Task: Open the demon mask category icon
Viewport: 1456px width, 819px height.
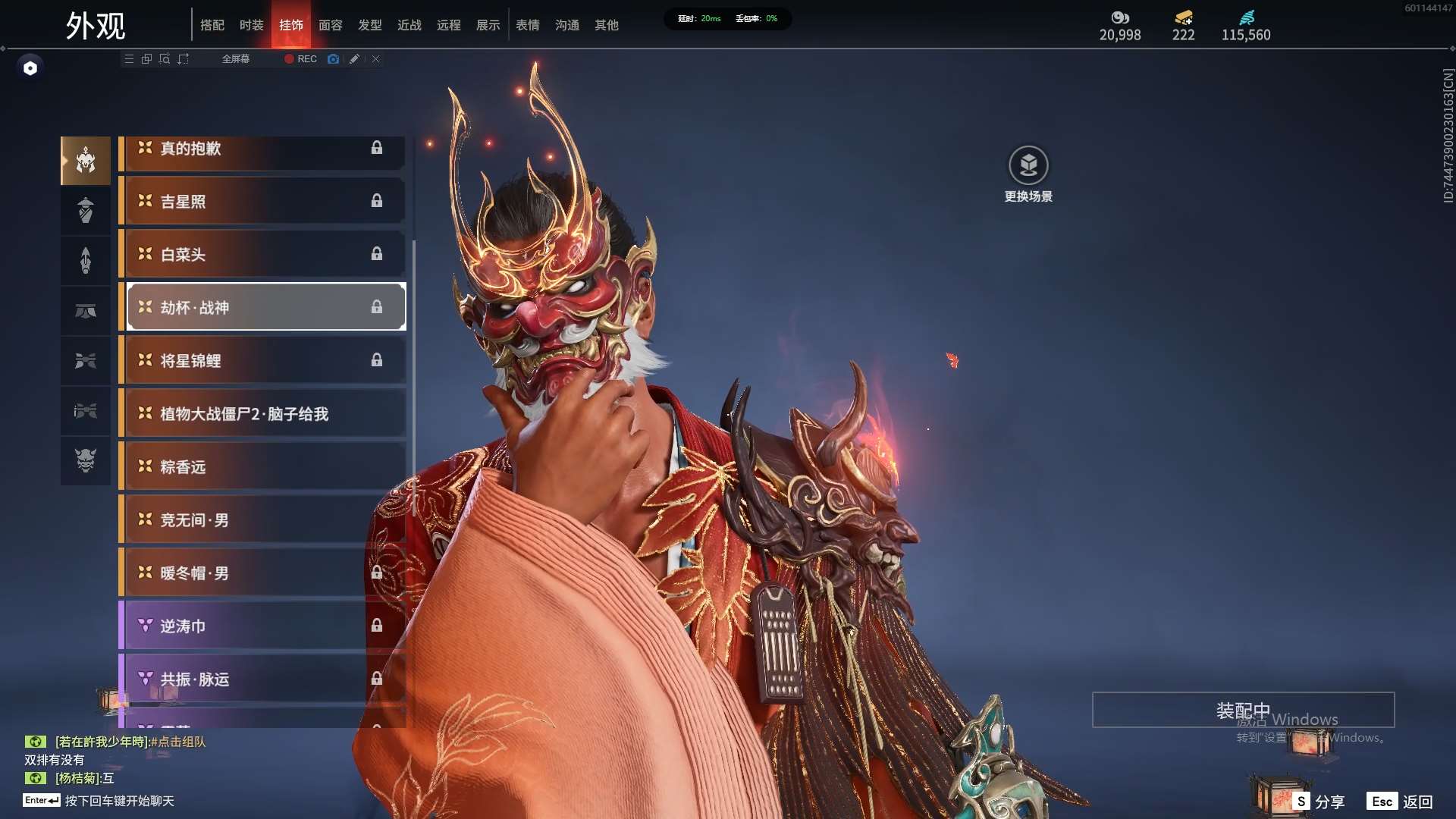Action: pyautogui.click(x=86, y=460)
